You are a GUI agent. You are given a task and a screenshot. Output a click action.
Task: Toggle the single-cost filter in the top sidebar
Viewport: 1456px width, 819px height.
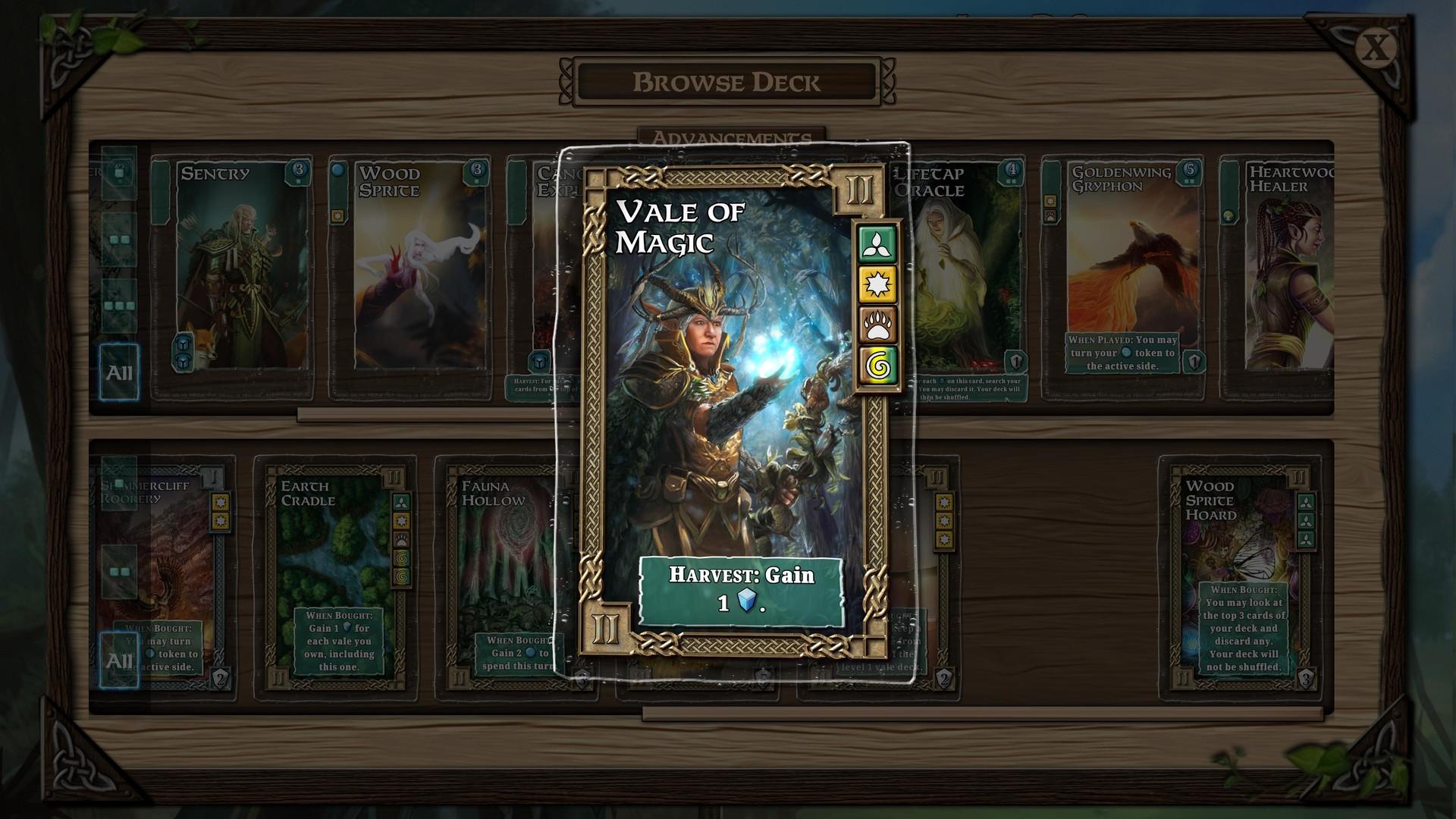pyautogui.click(x=120, y=173)
